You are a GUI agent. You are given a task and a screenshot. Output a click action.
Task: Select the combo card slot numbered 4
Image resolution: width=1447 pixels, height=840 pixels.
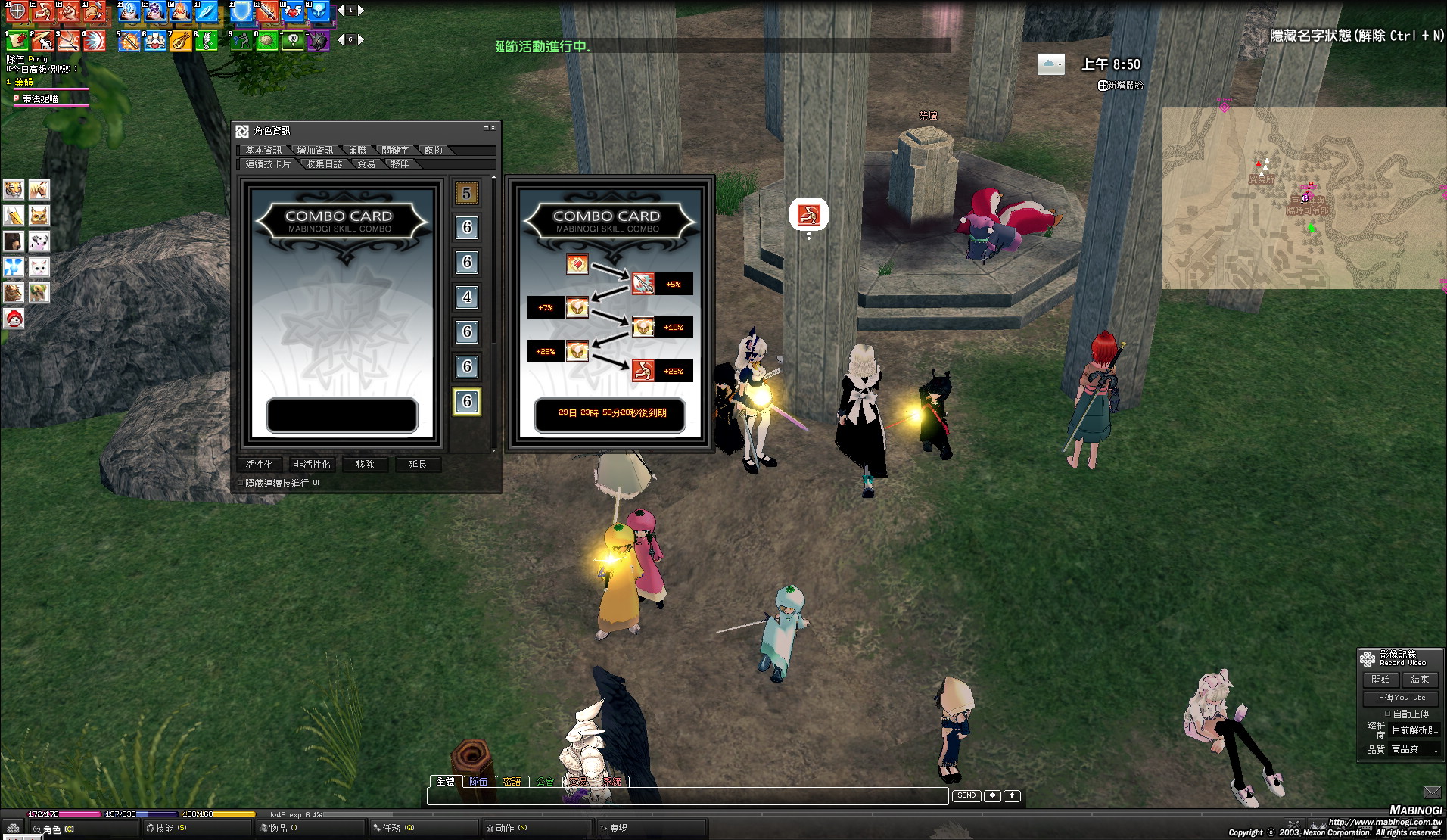[x=466, y=297]
